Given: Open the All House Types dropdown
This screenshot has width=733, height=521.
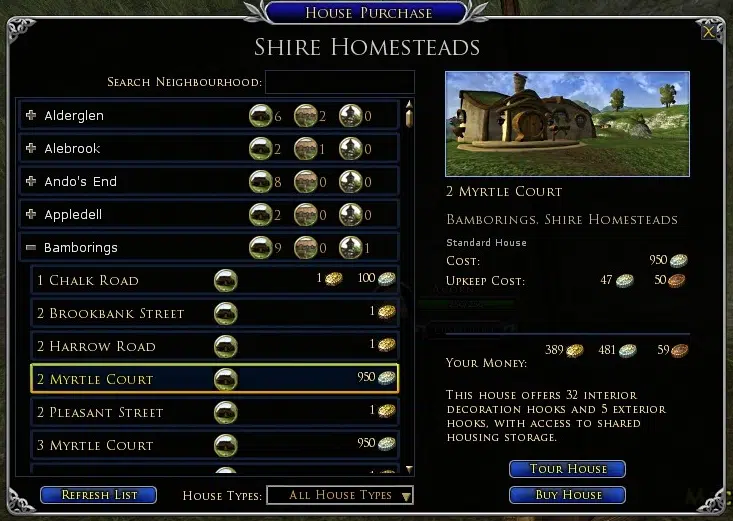Looking at the screenshot, I should click(x=340, y=495).
